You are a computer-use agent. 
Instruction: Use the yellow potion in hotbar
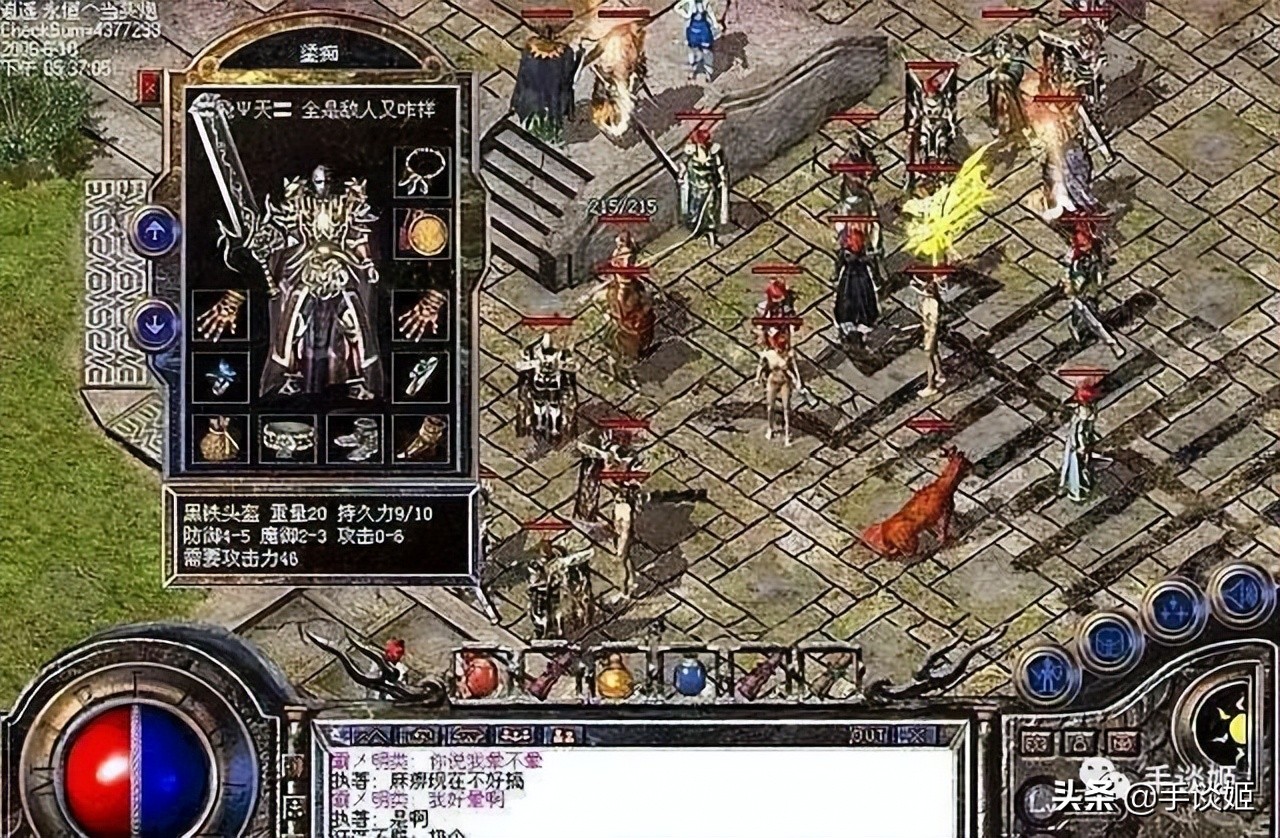point(615,676)
